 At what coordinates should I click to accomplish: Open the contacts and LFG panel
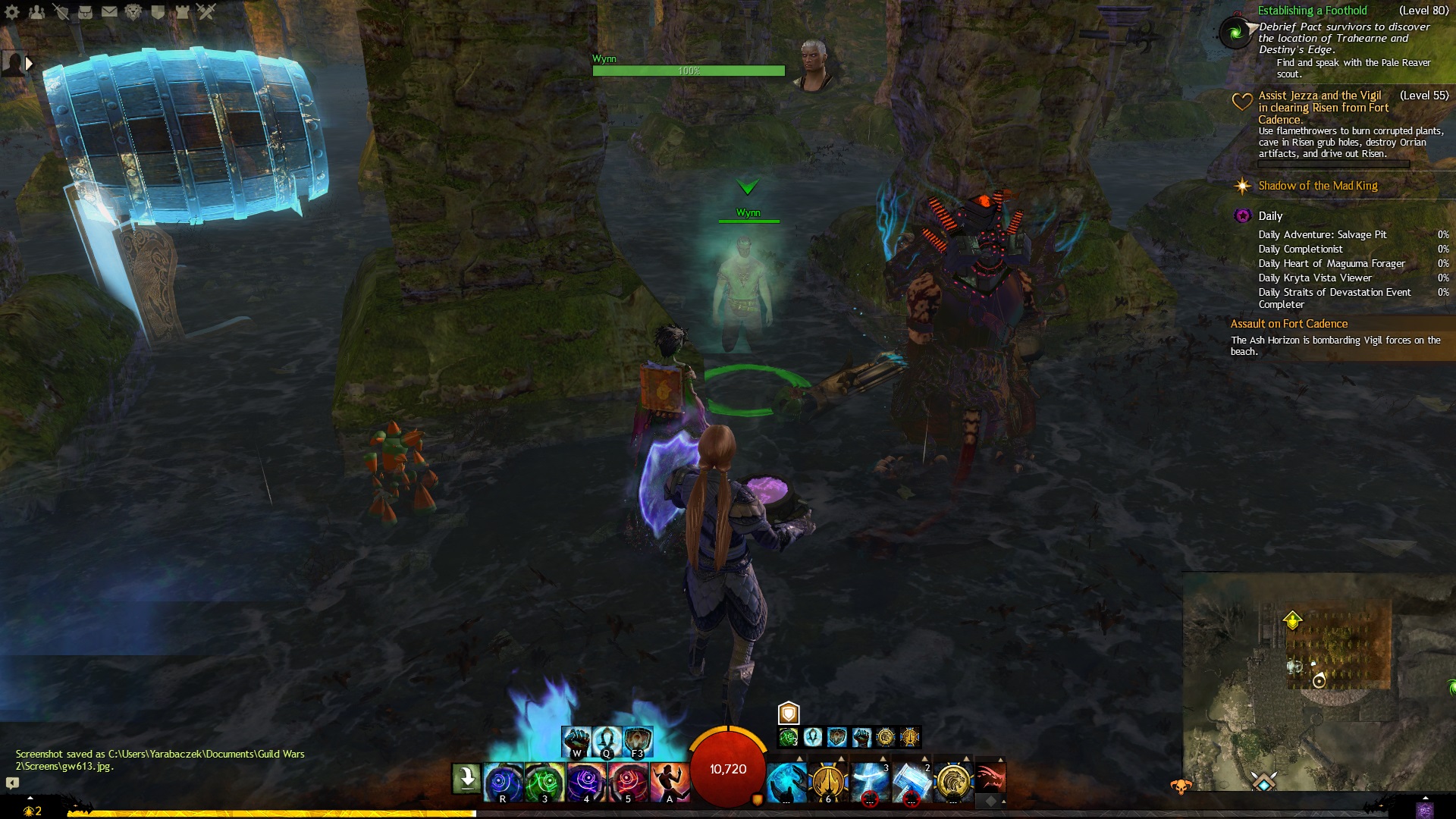[36, 12]
